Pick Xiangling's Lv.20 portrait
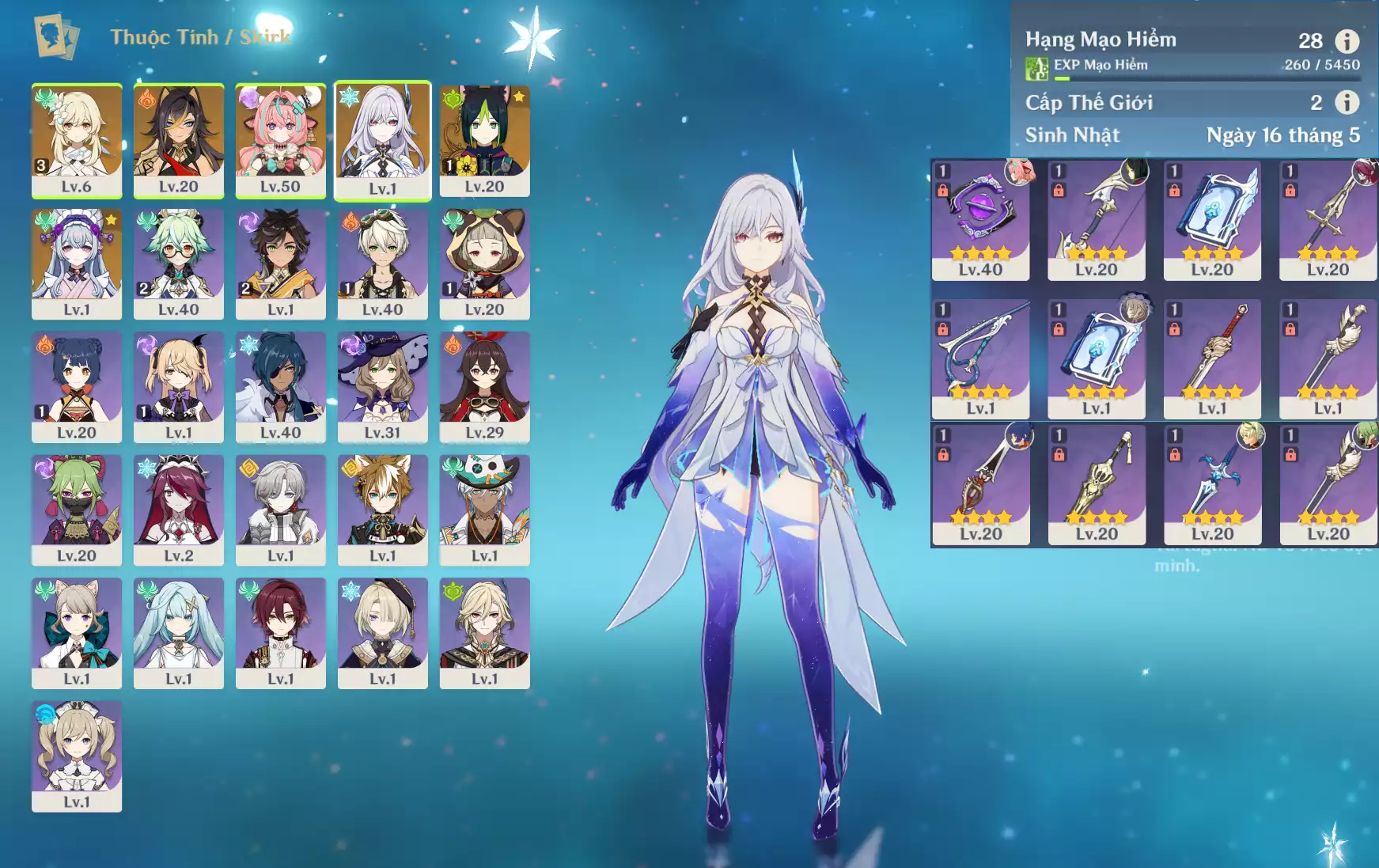 tap(77, 387)
